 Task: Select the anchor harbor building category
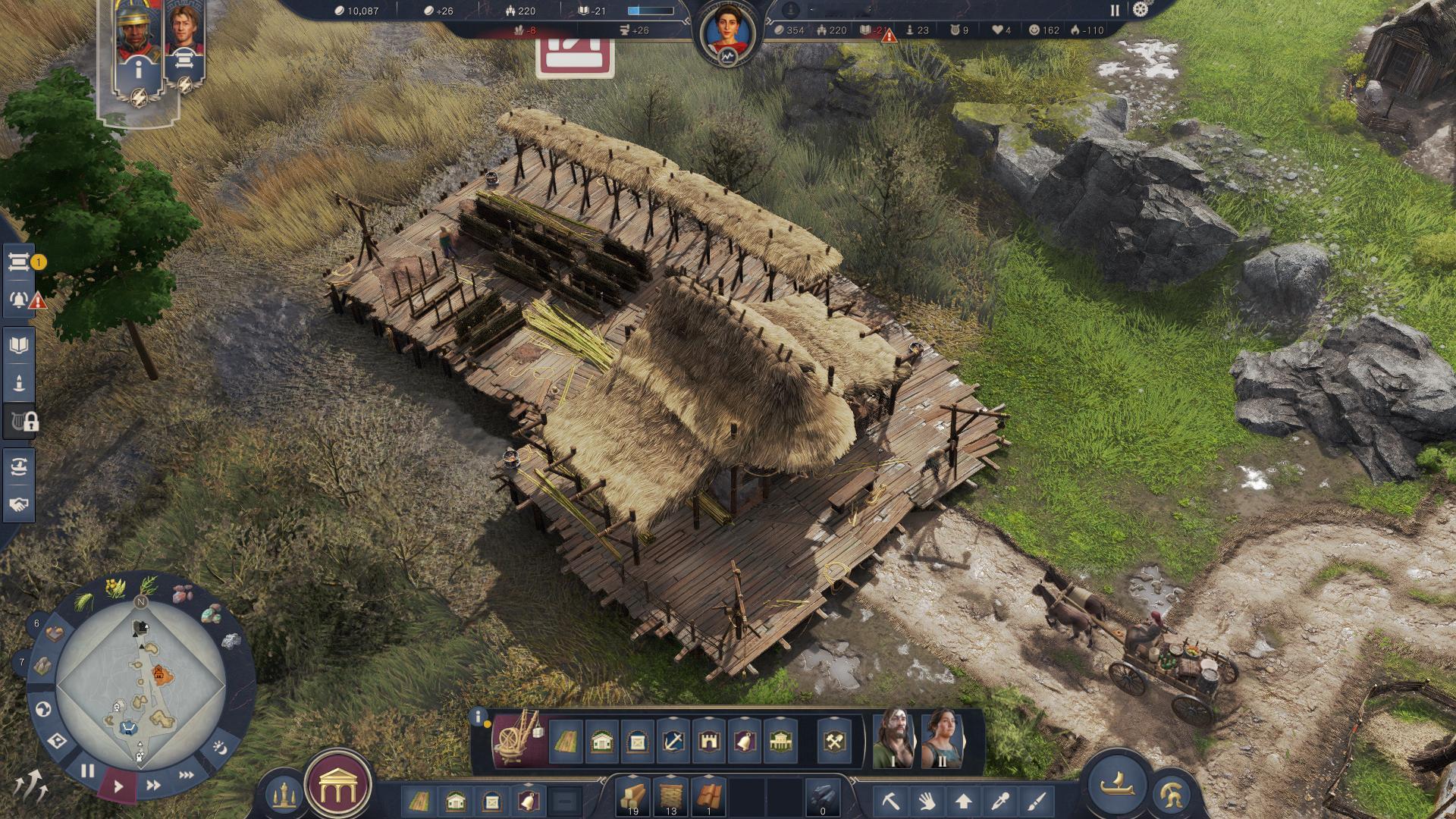coord(673,741)
